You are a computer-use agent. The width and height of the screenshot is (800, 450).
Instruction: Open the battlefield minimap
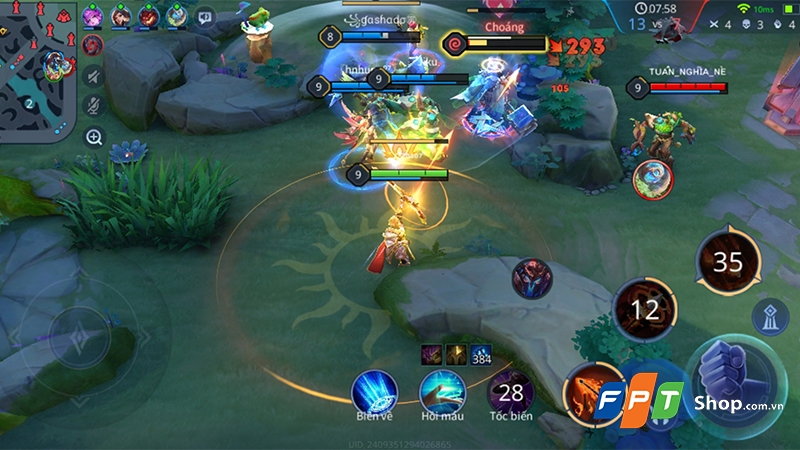(38, 68)
